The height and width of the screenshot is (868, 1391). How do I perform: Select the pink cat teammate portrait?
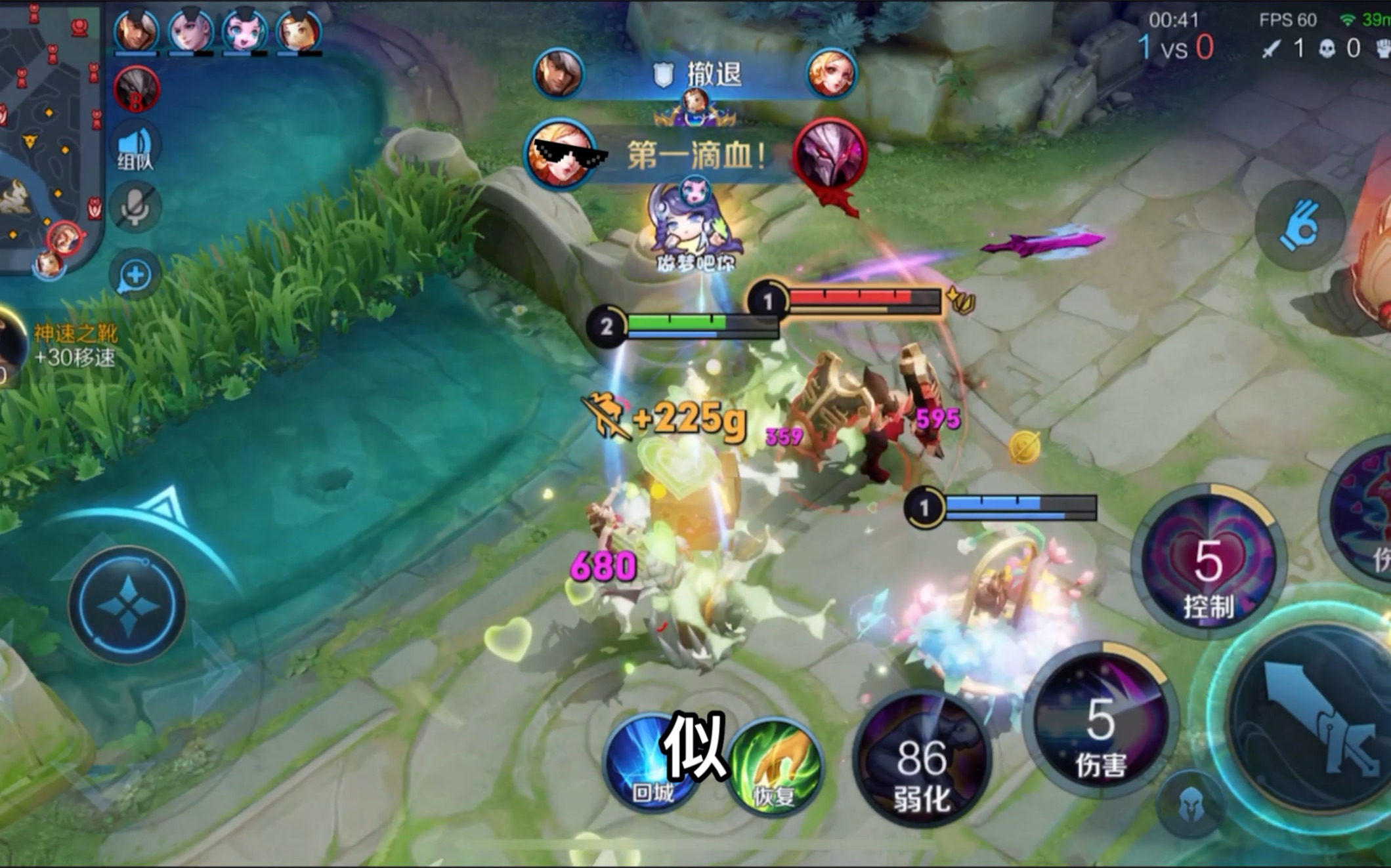coord(244,31)
